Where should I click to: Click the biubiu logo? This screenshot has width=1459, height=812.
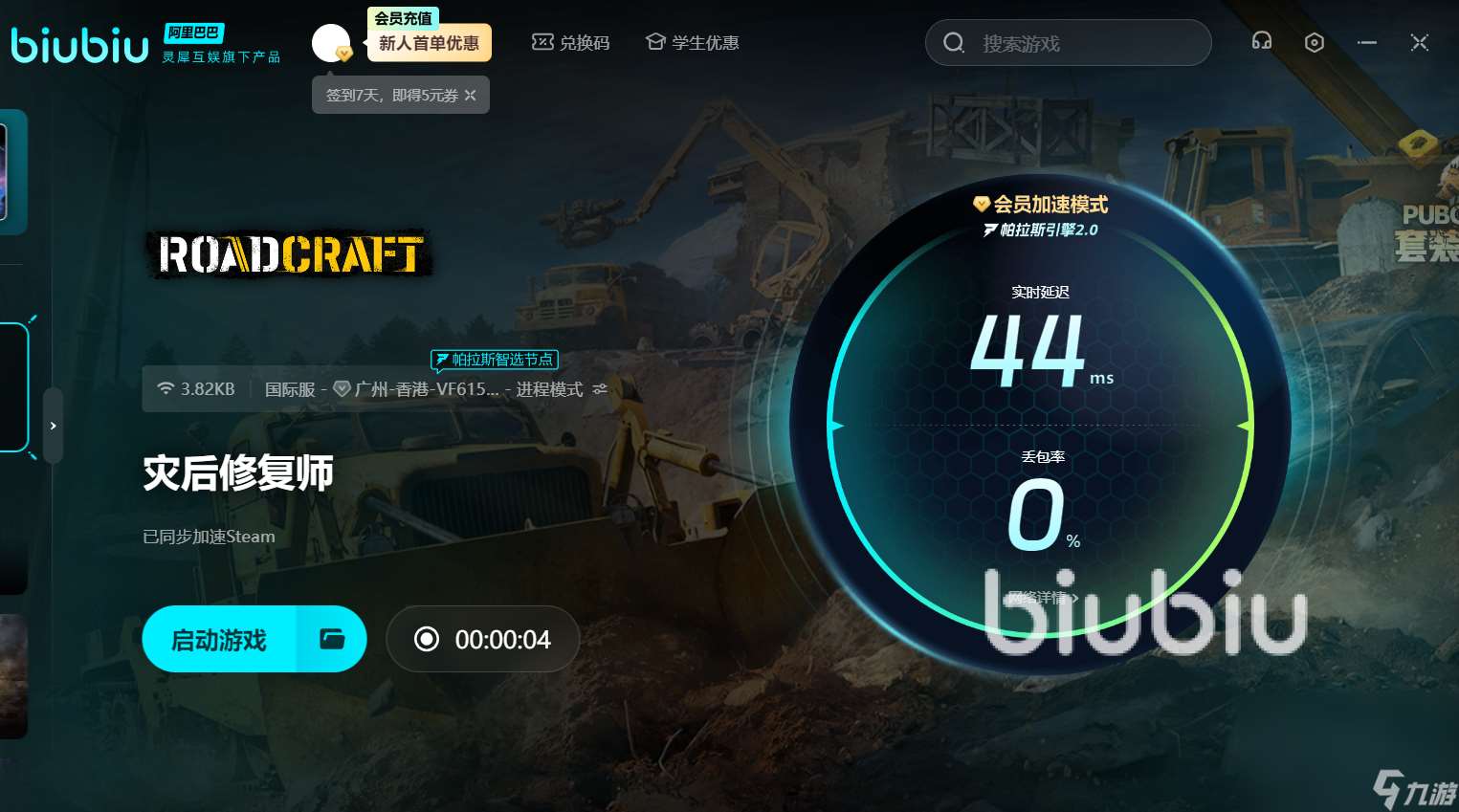point(79,43)
